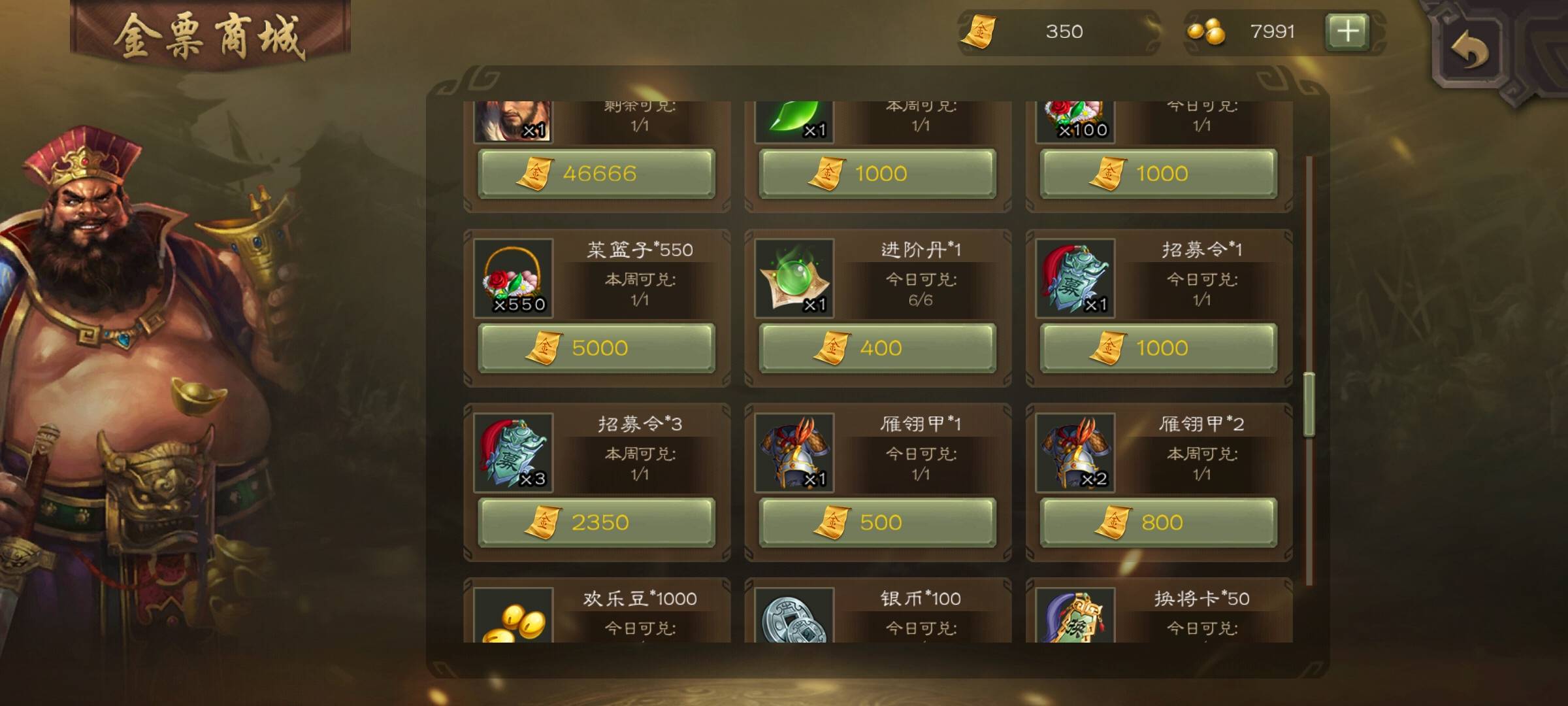1568x706 pixels.
Task: View the 招募令 x1 item icon
Action: [x=1075, y=278]
